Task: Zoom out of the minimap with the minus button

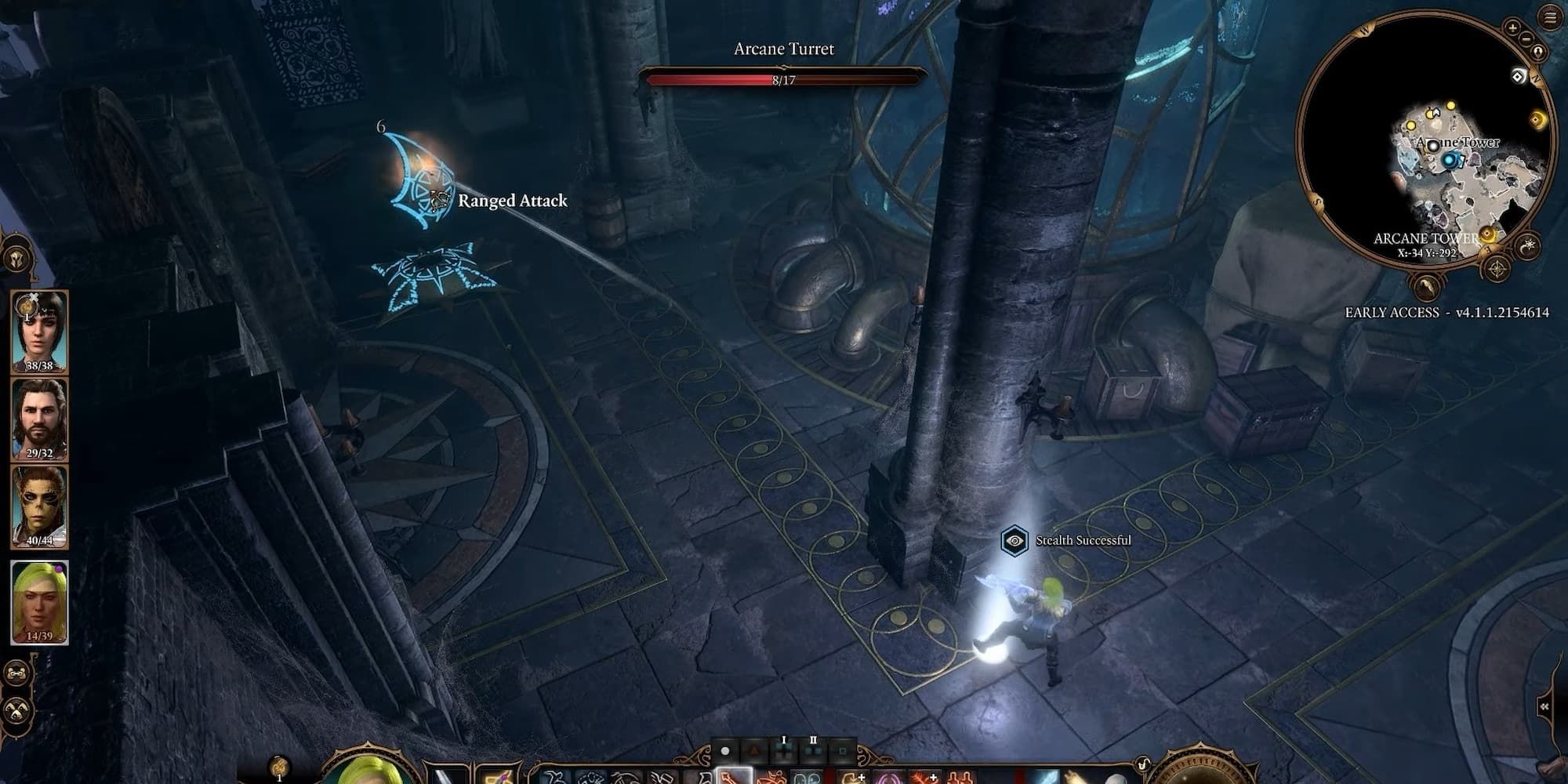Action: tap(1526, 38)
